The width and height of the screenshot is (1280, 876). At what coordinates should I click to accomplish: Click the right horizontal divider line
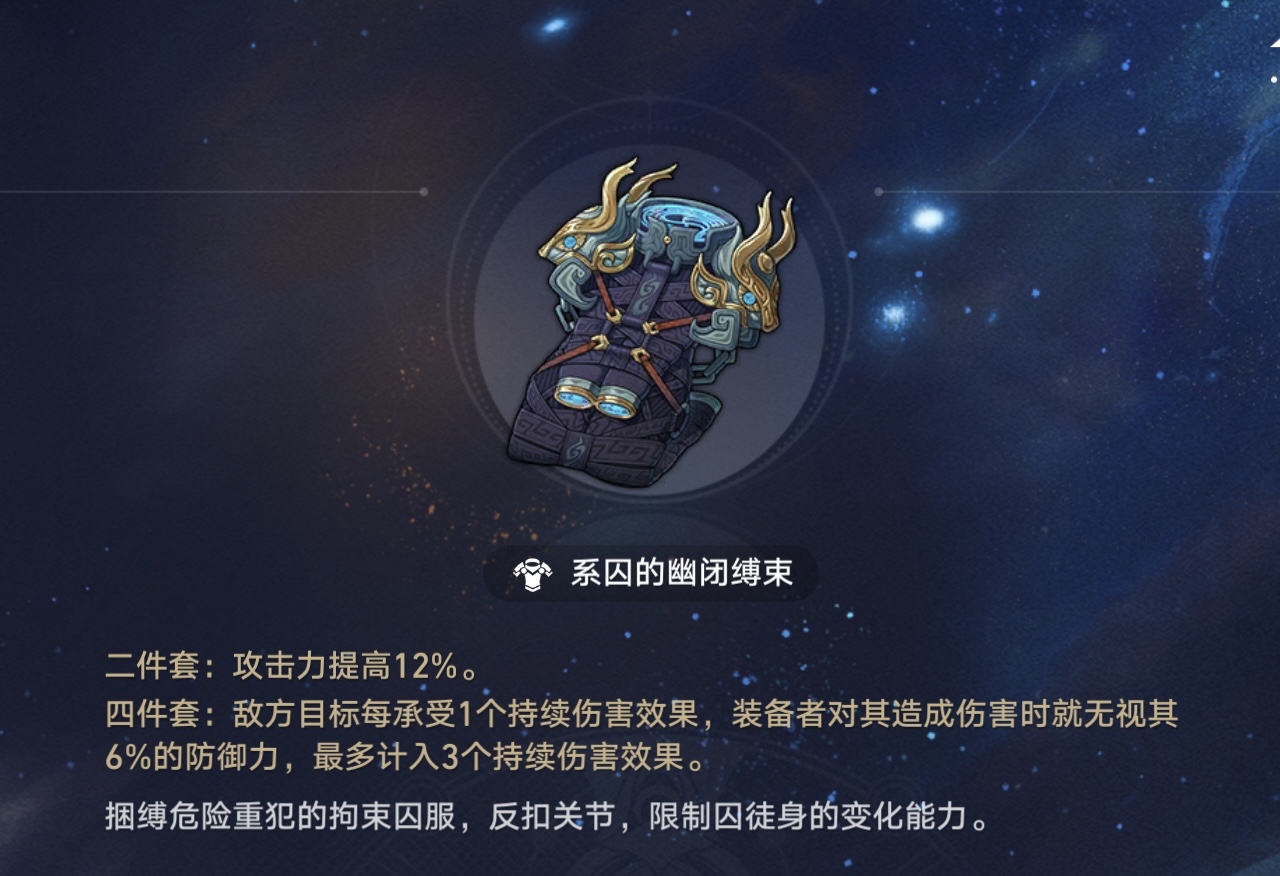(1080, 189)
